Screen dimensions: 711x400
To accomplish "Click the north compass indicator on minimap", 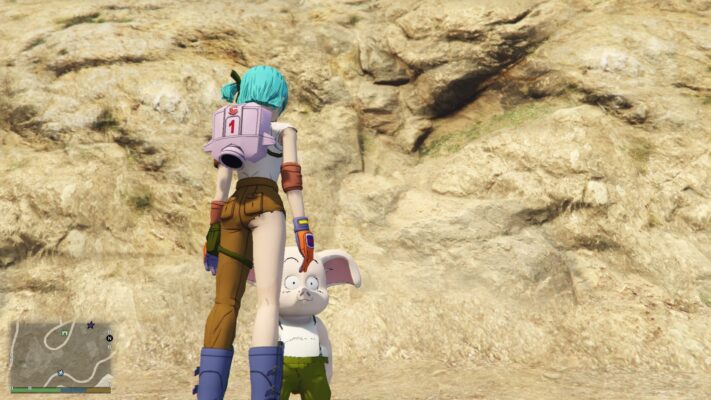I will [109, 338].
